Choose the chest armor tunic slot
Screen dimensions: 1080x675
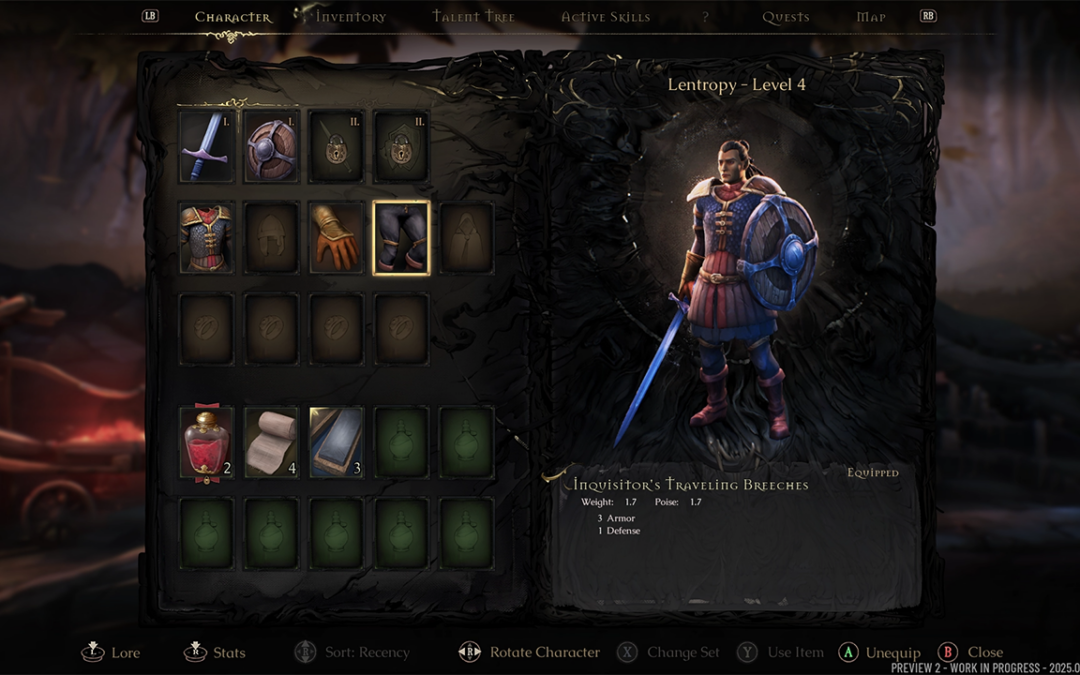(x=206, y=238)
